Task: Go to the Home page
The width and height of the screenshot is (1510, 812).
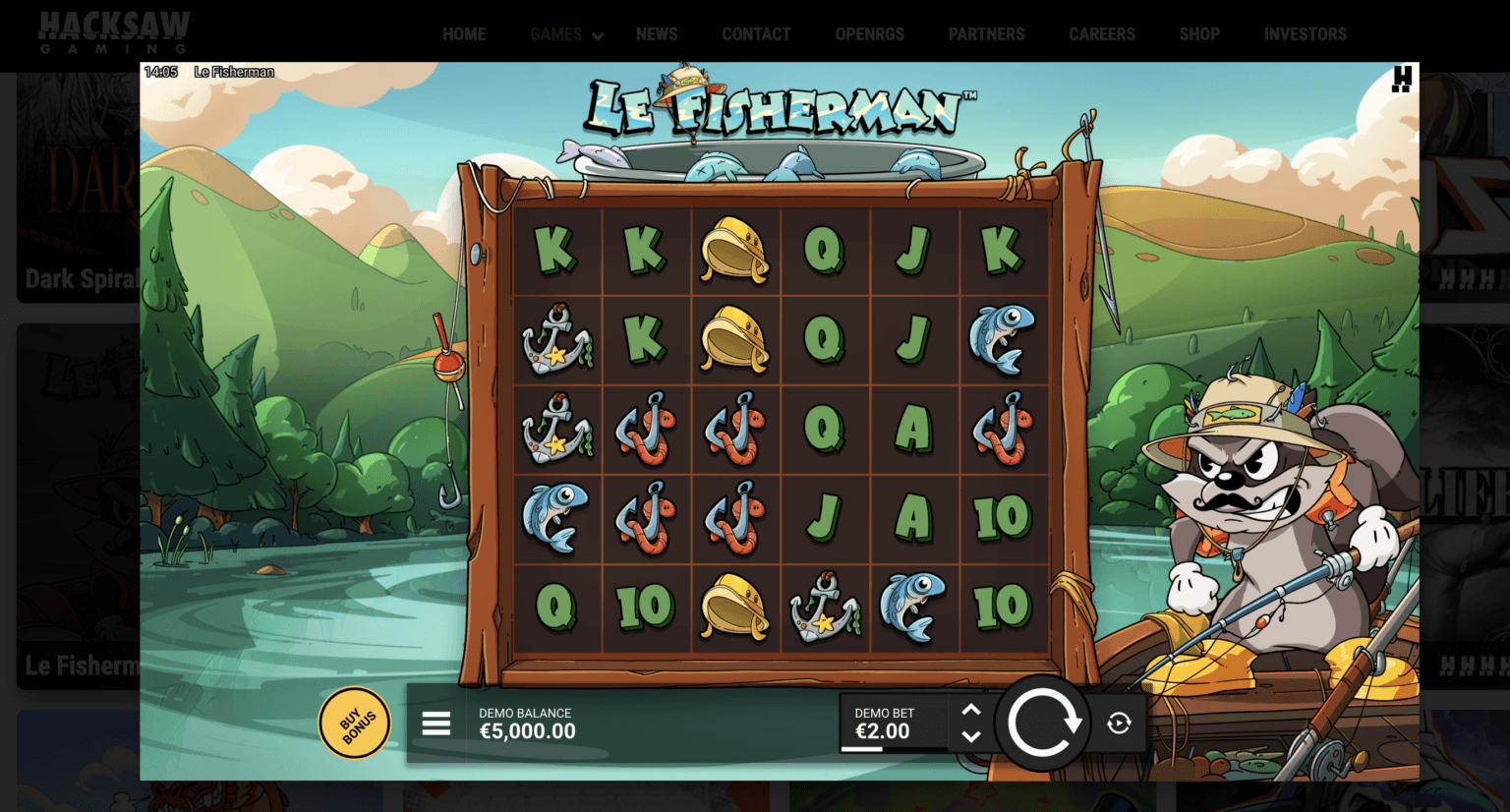Action: [464, 34]
